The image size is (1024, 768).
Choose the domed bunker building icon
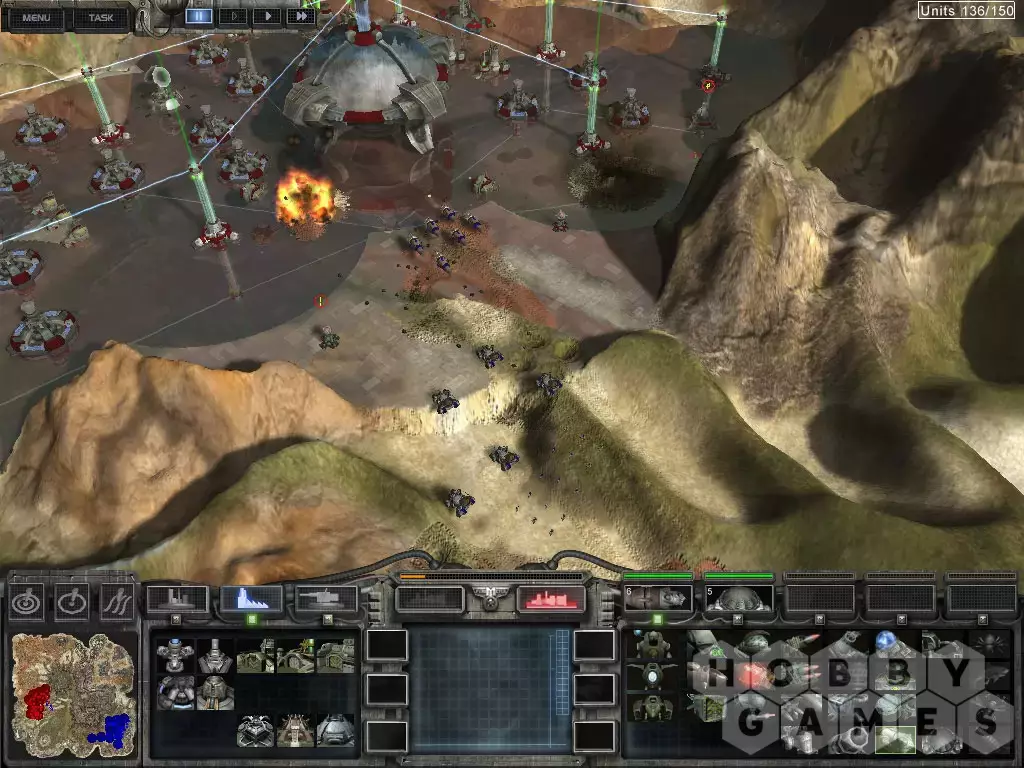pyautogui.click(x=334, y=730)
